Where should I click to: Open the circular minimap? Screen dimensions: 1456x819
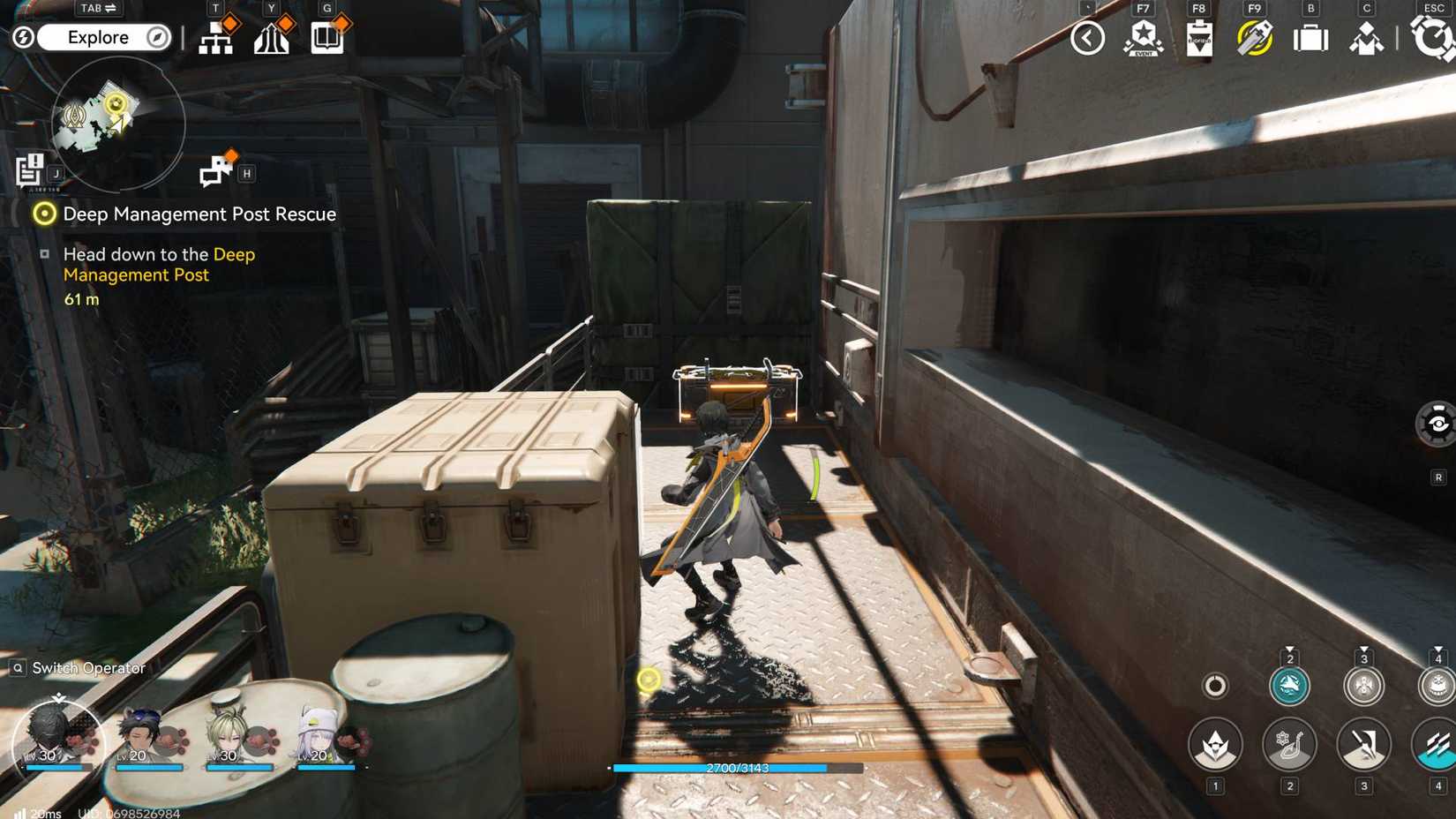coord(117,122)
